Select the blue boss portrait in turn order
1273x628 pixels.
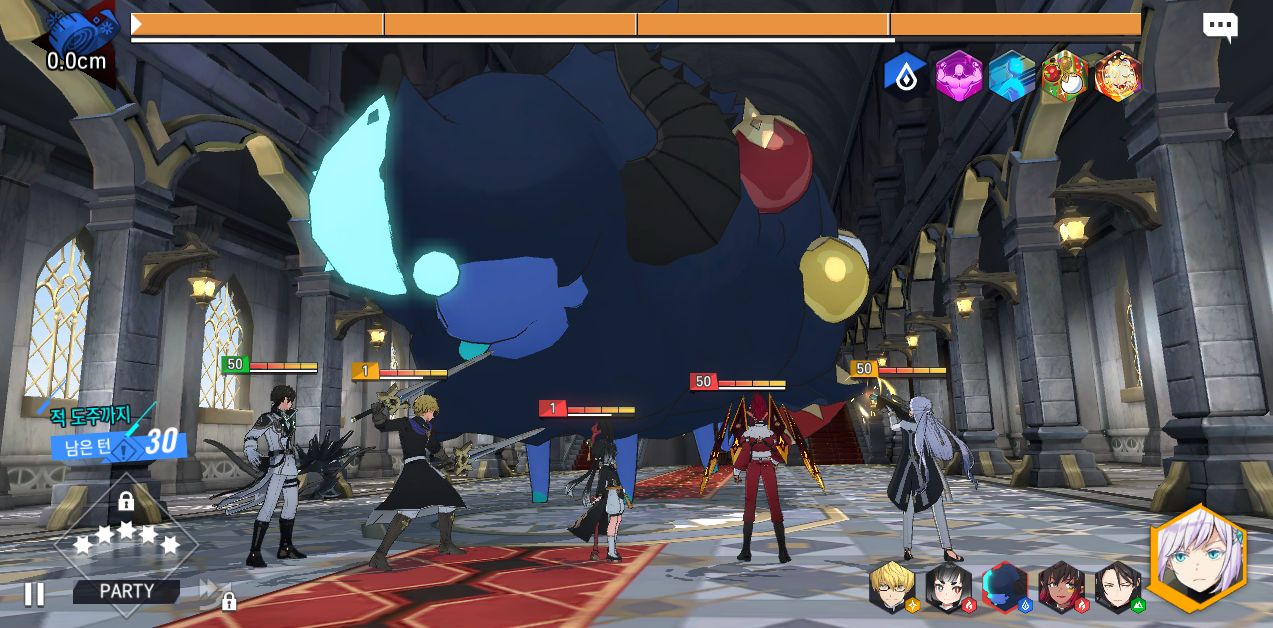coord(1005,587)
